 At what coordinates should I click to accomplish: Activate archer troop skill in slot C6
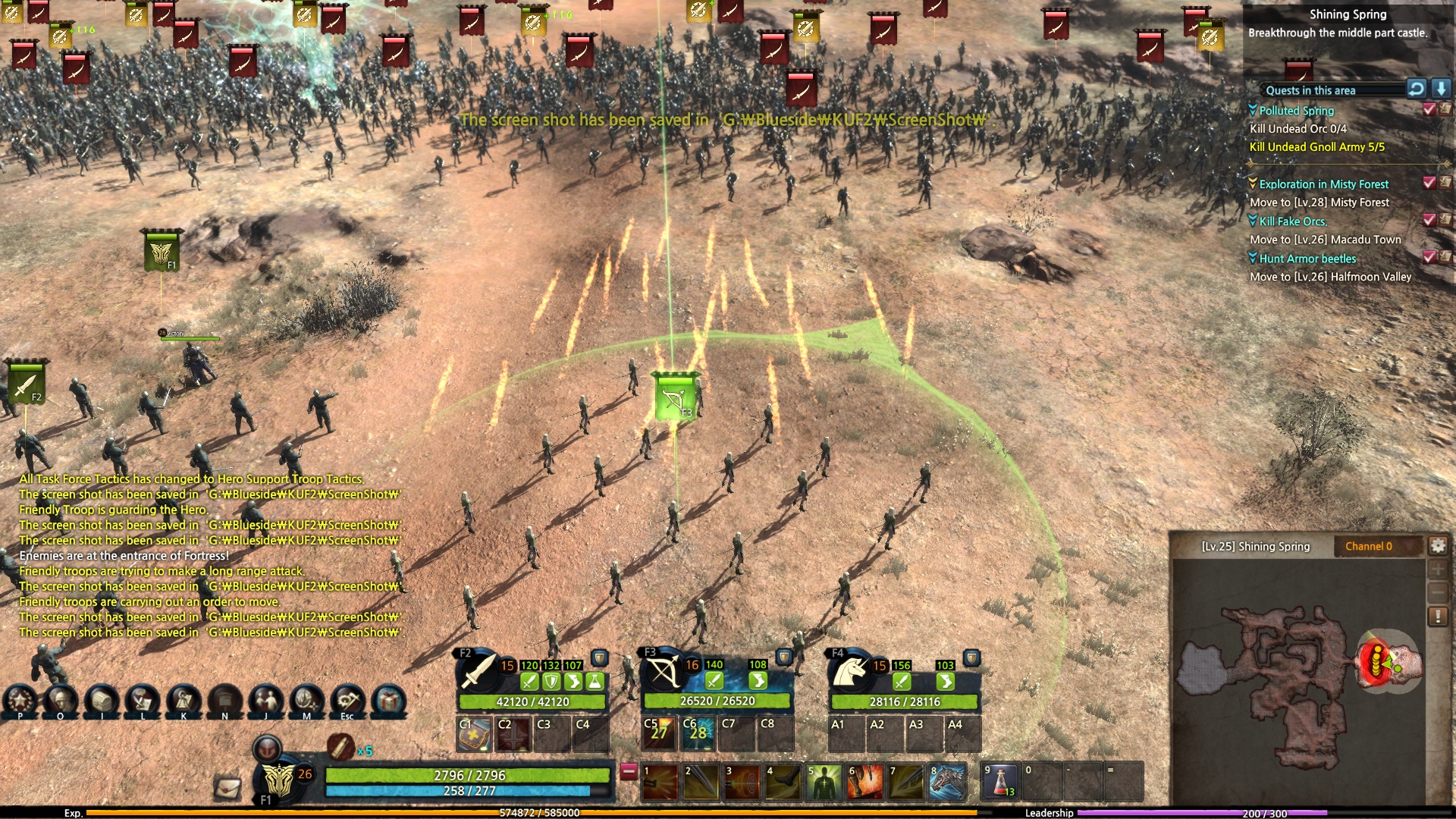point(698,733)
